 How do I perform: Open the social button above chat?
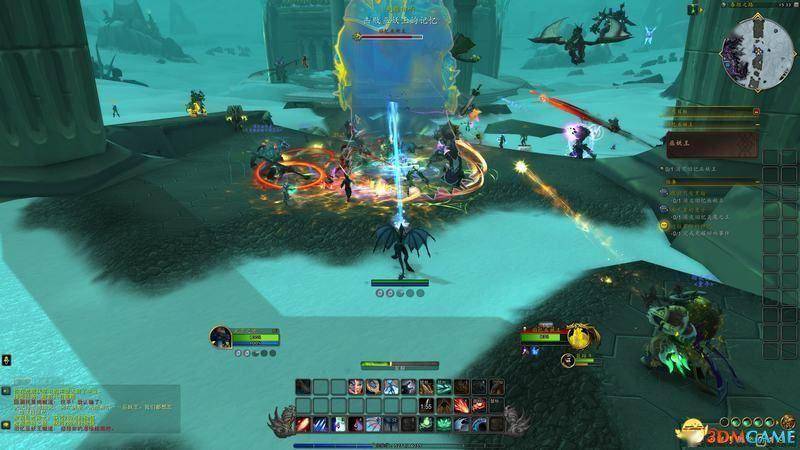[6, 358]
